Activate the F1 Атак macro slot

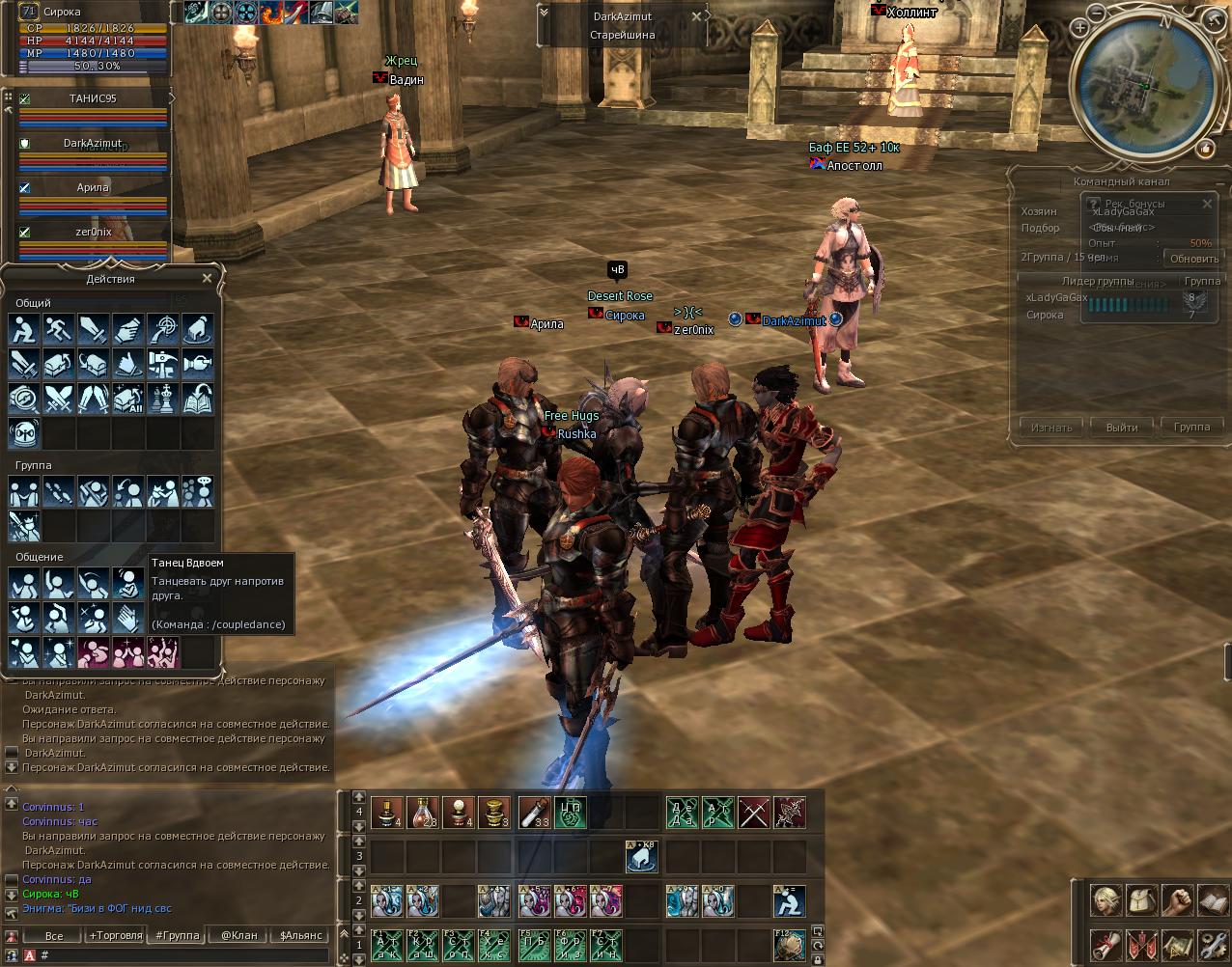click(387, 945)
